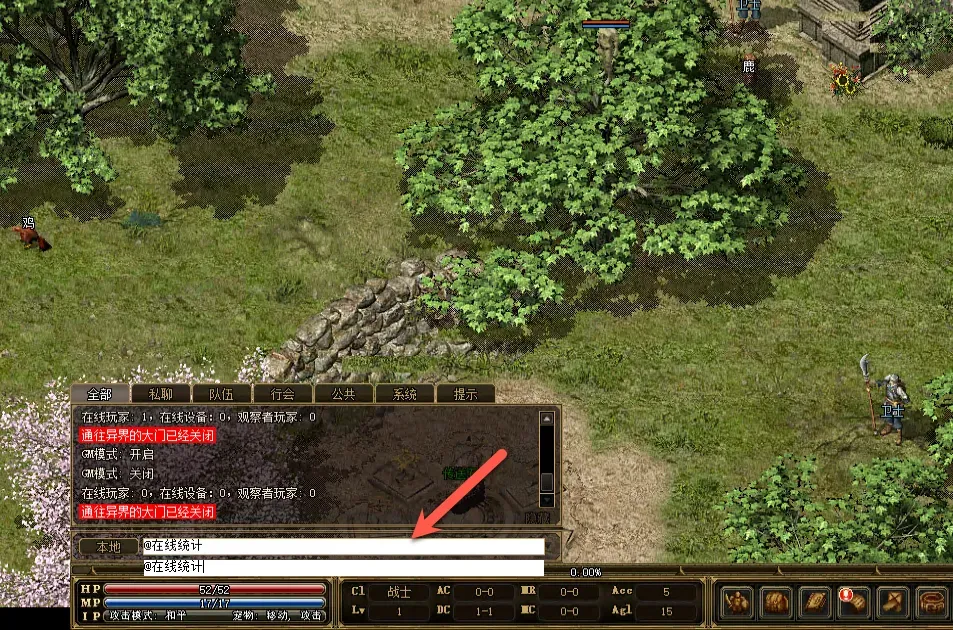Viewport: 953px width, 630px height.
Task: Click the chat log scroll-up arrow
Action: 547,419
